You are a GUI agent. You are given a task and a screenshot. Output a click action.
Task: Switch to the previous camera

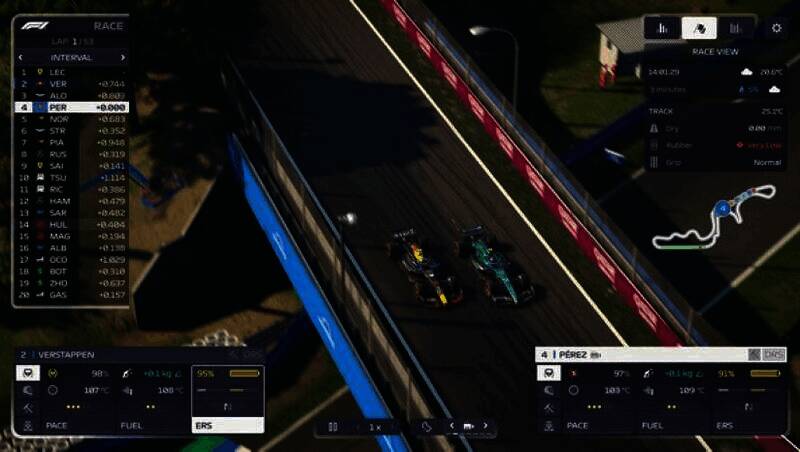click(450, 426)
